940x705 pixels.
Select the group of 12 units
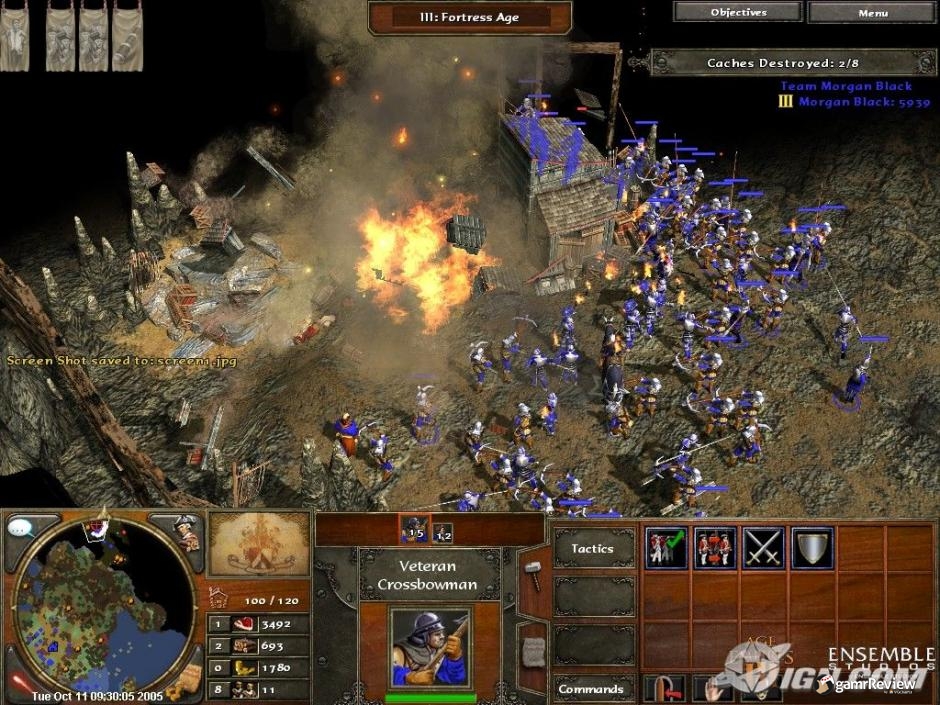tap(442, 531)
